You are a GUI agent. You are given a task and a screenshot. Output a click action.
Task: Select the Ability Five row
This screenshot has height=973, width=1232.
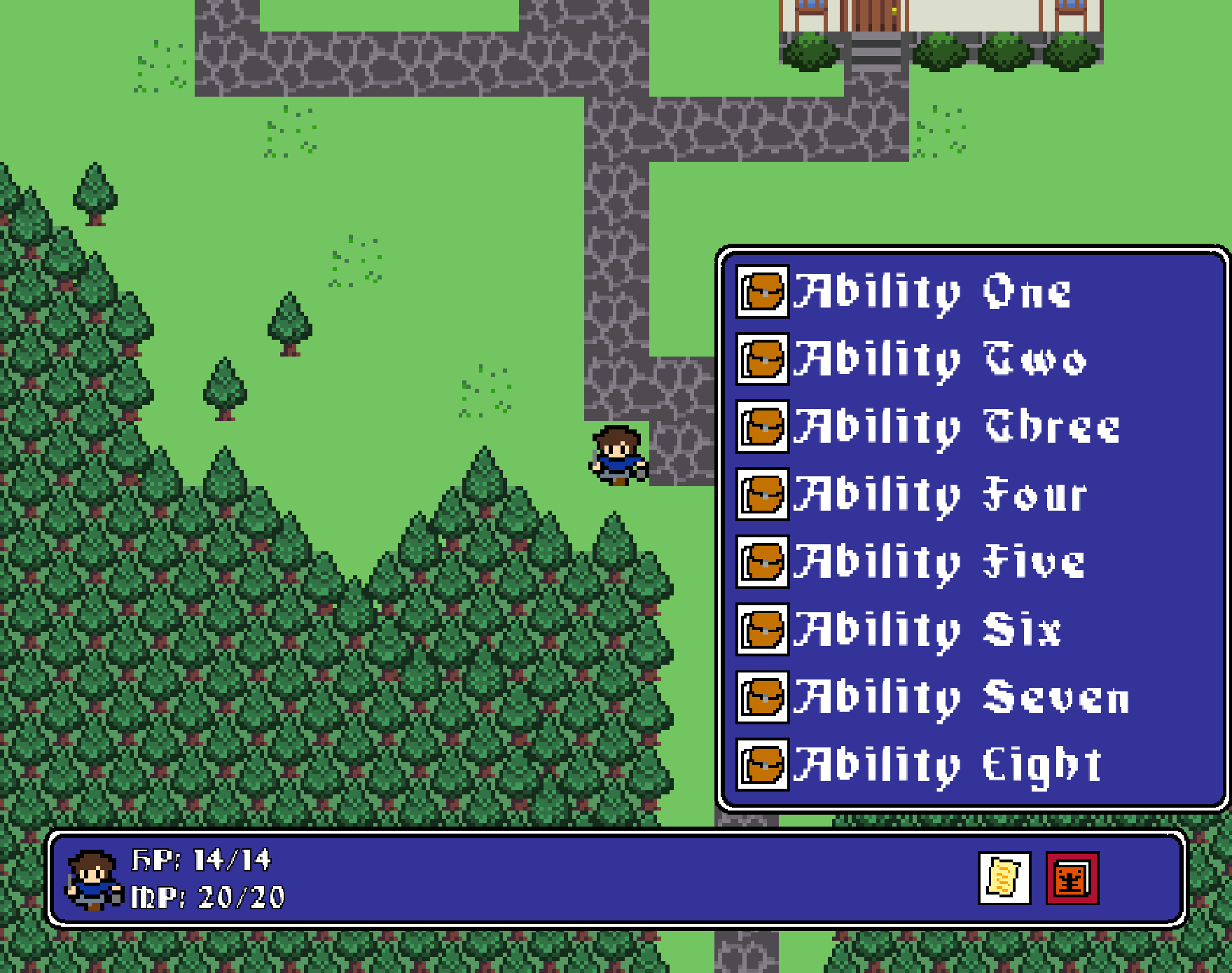911,562
